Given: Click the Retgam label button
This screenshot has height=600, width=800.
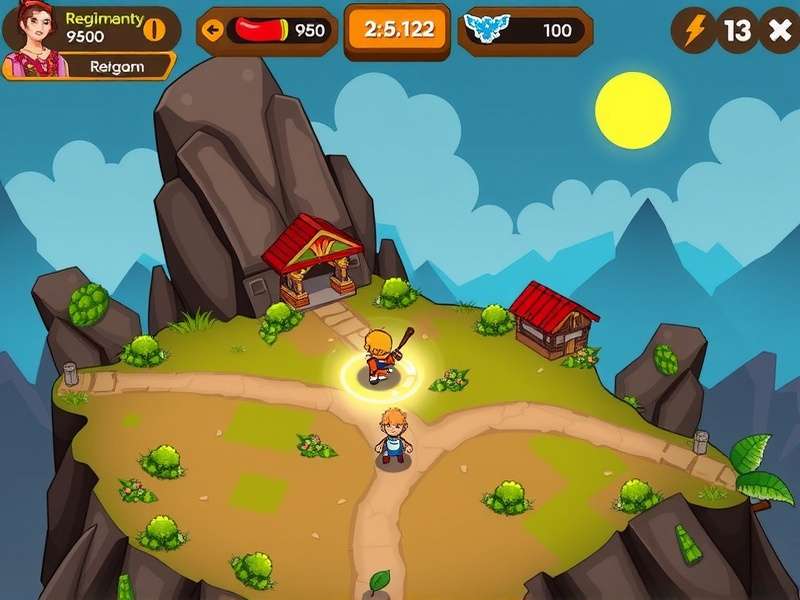Looking at the screenshot, I should pyautogui.click(x=117, y=67).
